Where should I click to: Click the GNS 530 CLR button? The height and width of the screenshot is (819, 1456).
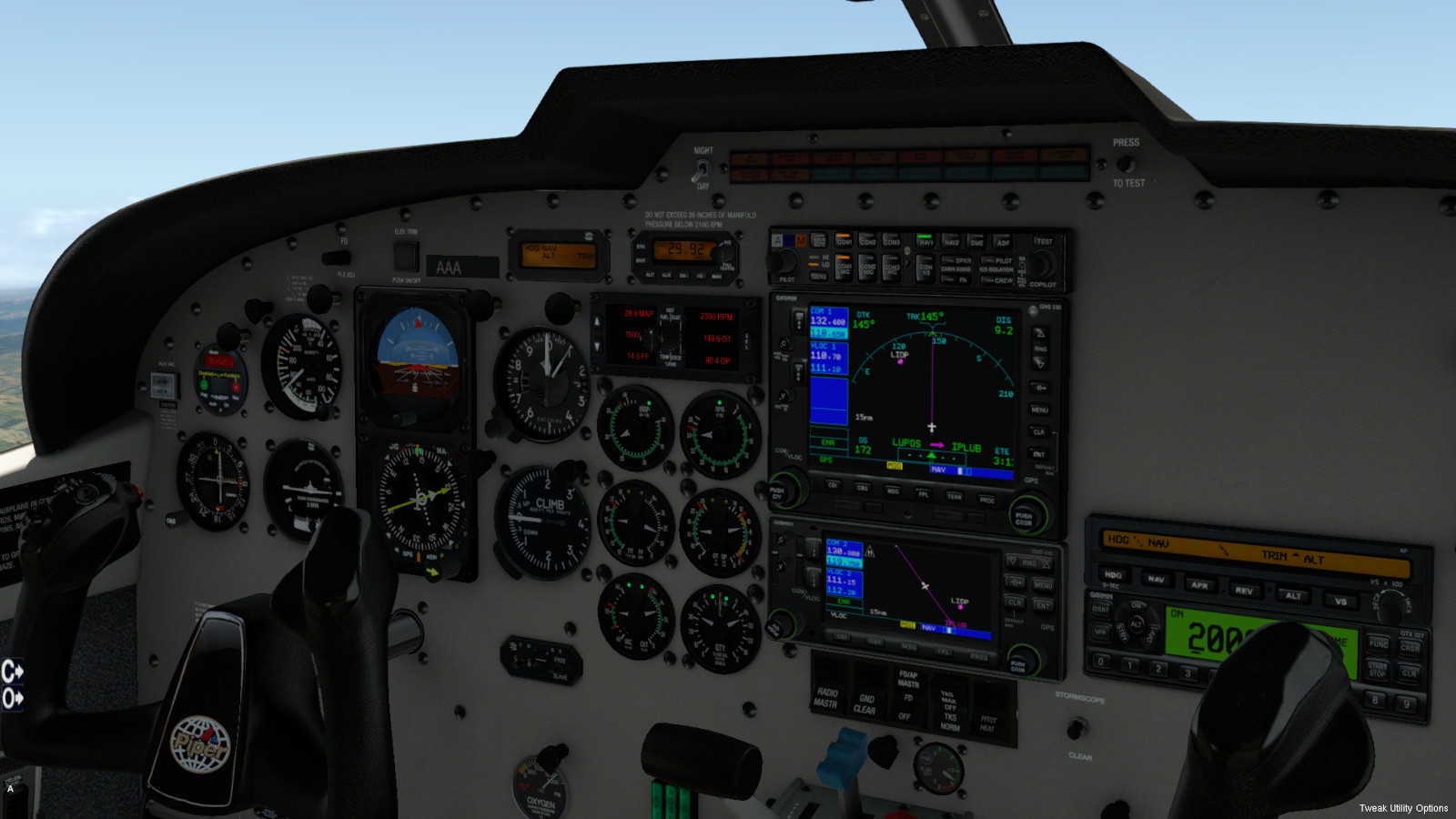pyautogui.click(x=1039, y=432)
